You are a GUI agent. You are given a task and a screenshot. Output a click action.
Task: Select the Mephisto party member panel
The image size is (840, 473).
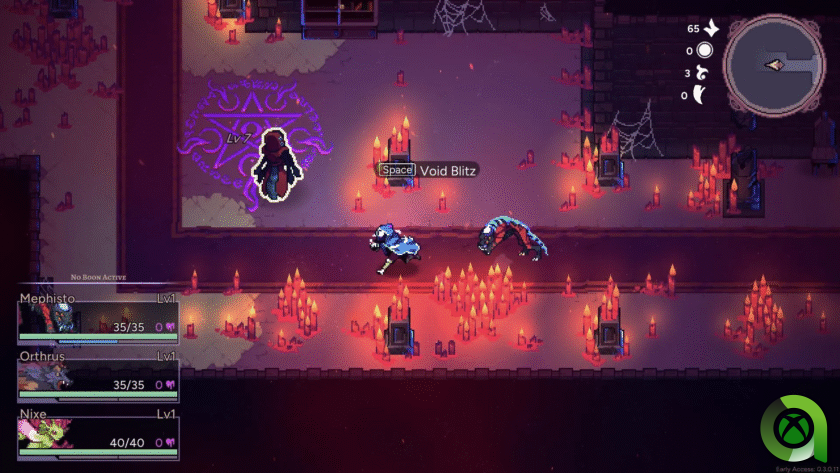(97, 318)
